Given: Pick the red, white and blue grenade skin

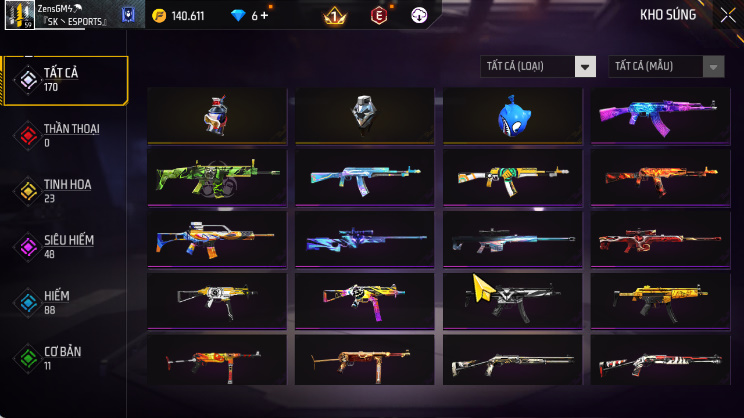Looking at the screenshot, I should 217,114.
